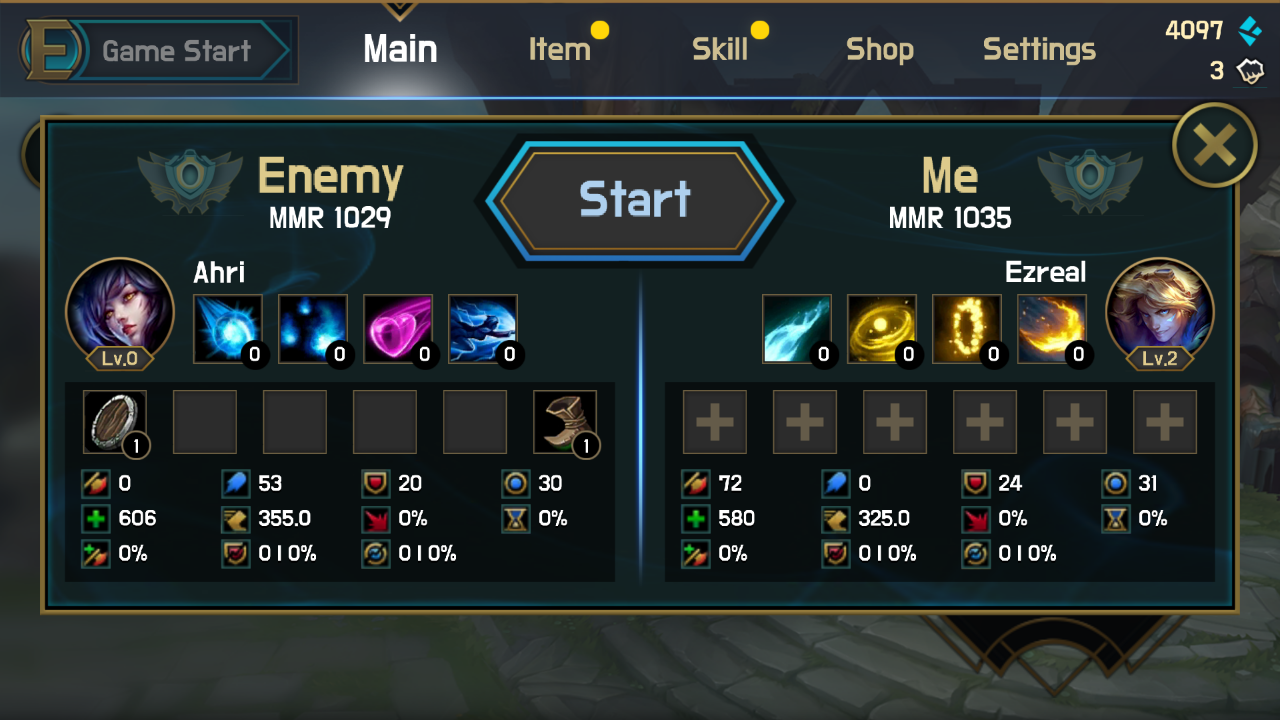Click the Start match button
Viewport: 1280px width, 720px height.
(x=635, y=200)
